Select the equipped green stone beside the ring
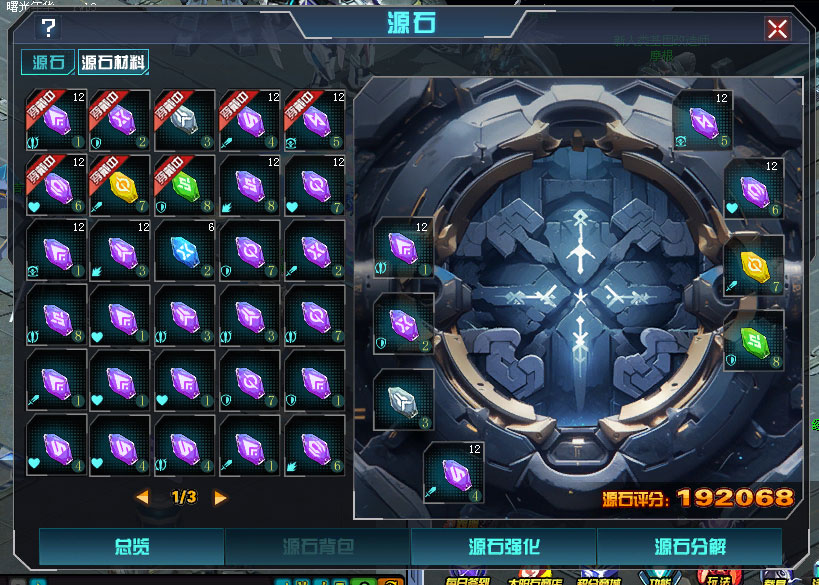Screen dimensions: 819x585 754,340
